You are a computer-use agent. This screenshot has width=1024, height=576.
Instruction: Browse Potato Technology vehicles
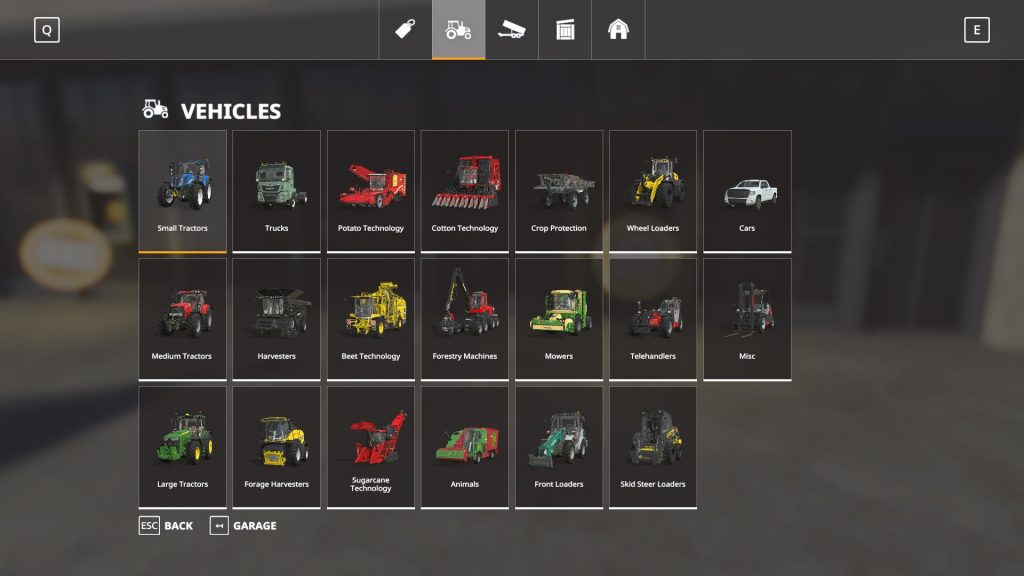[x=370, y=190]
